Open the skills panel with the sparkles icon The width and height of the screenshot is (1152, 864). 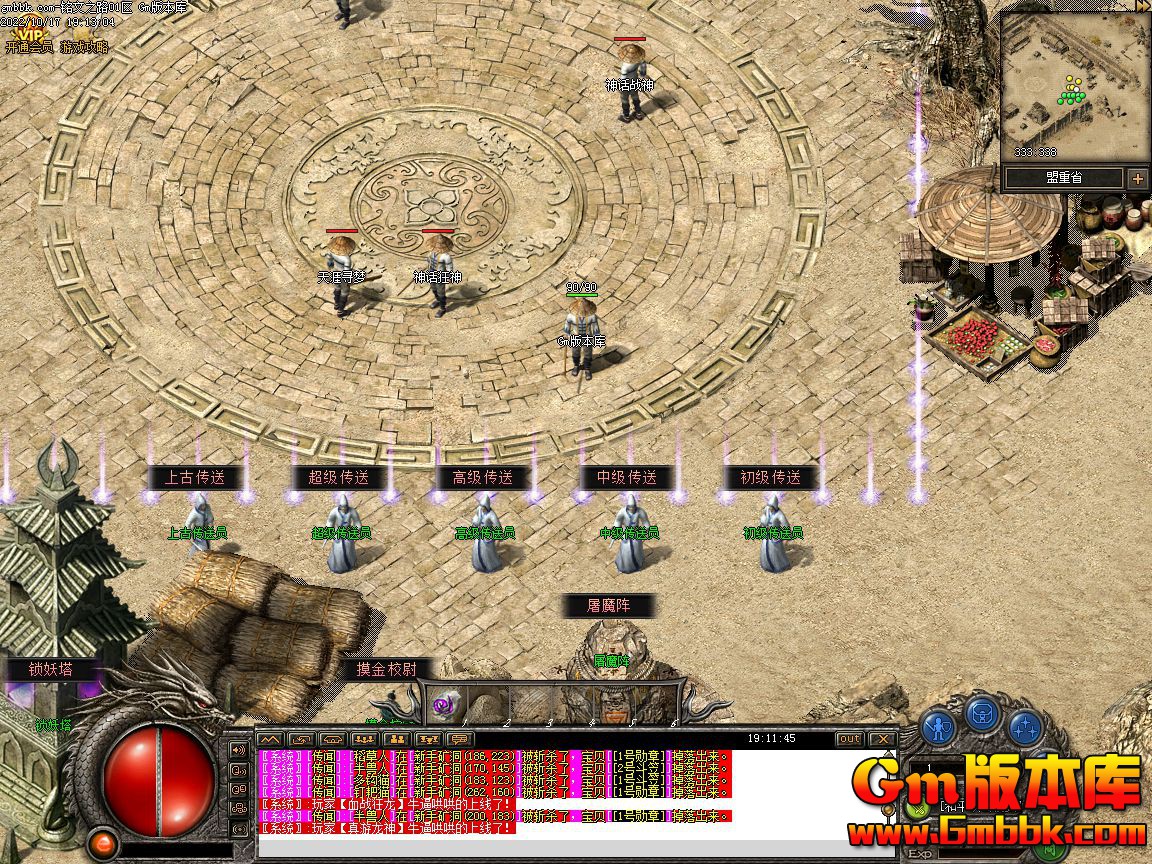tap(1023, 726)
